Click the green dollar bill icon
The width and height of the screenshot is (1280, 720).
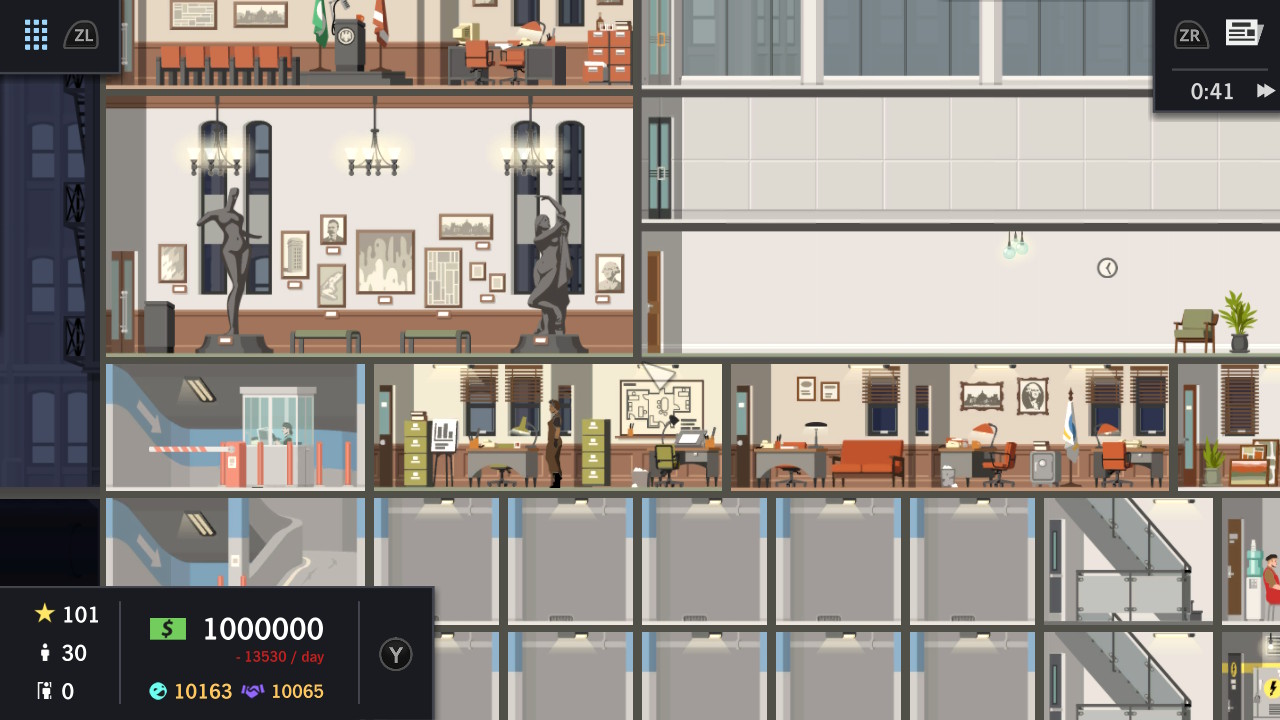coord(167,628)
